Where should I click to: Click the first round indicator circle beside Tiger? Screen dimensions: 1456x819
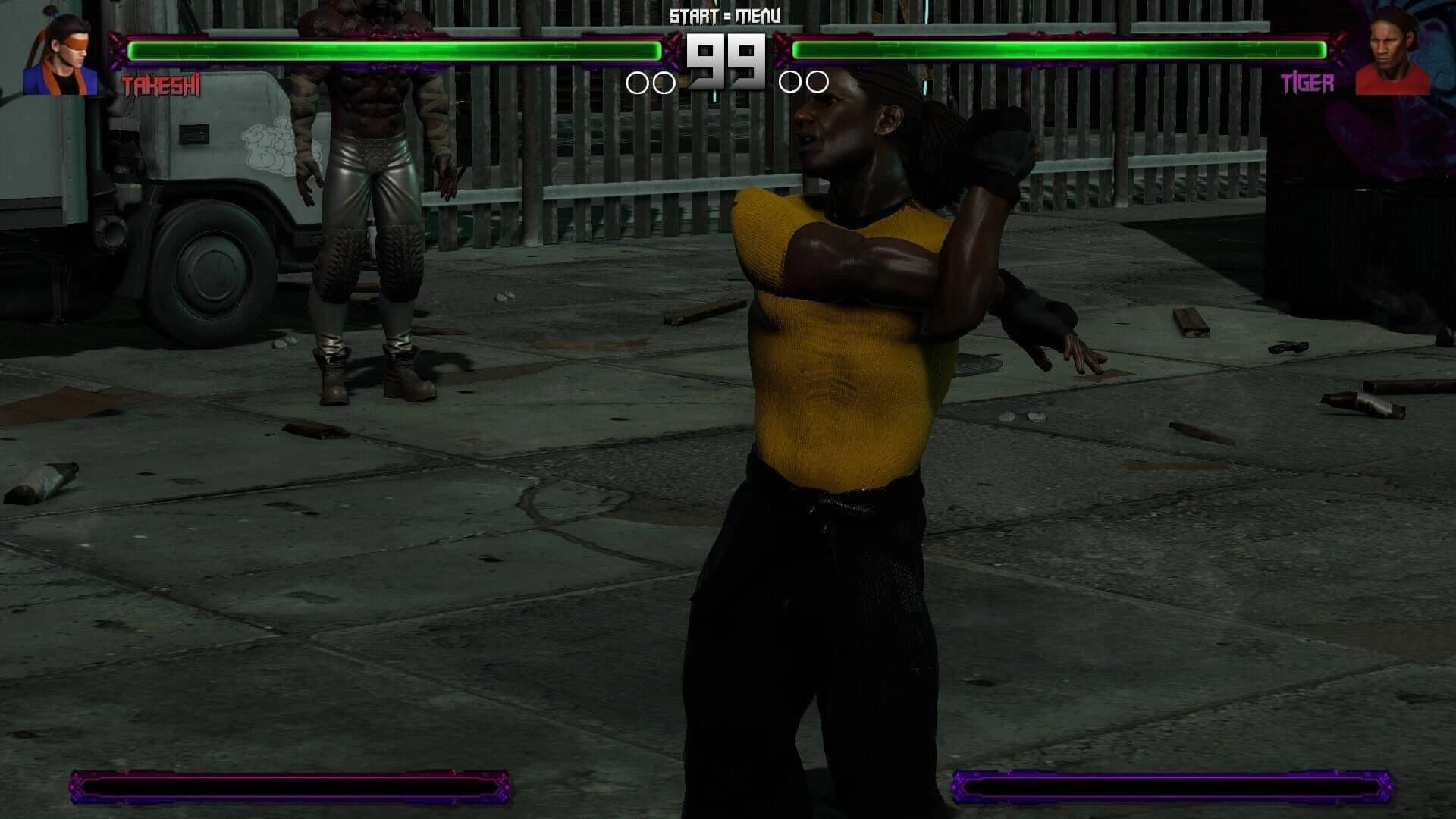[789, 80]
